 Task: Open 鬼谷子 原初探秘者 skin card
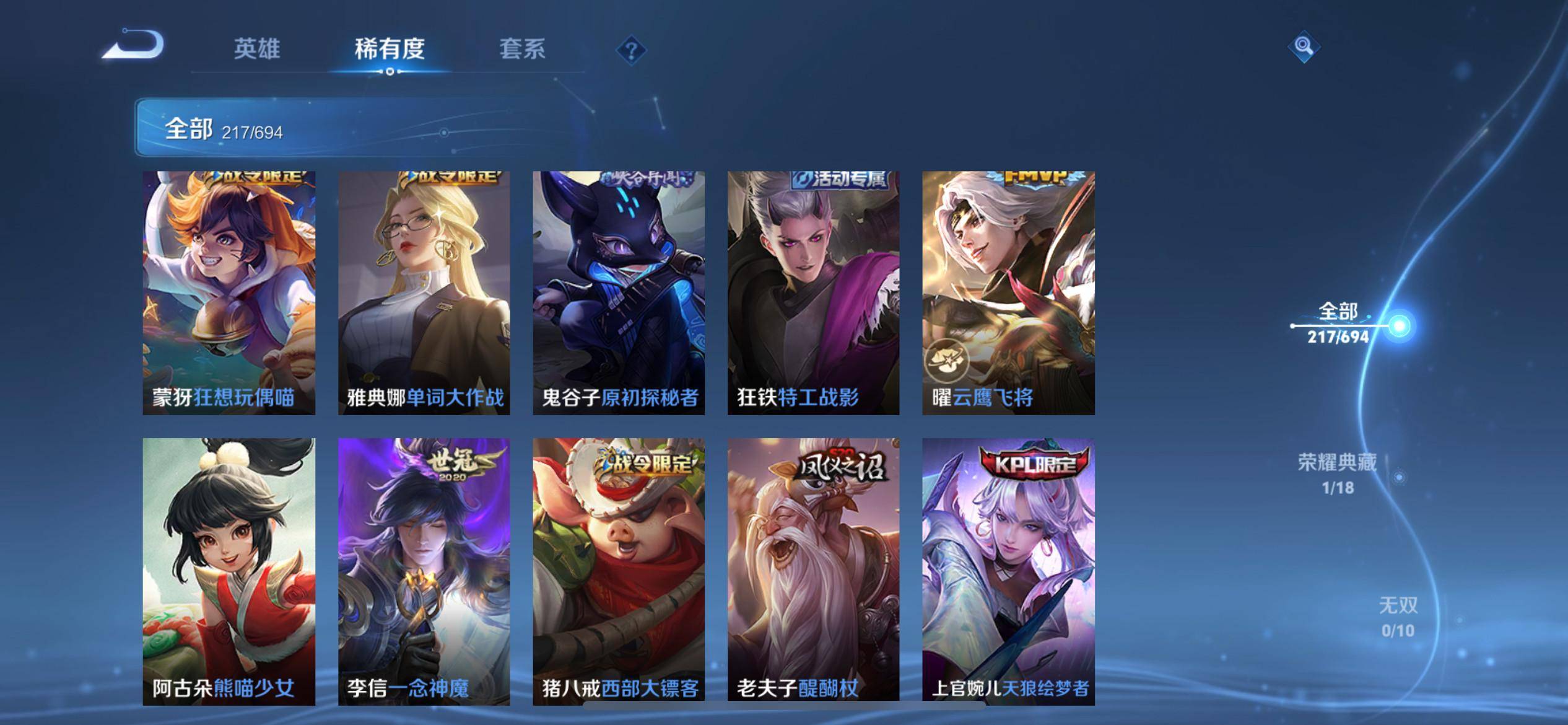(619, 292)
